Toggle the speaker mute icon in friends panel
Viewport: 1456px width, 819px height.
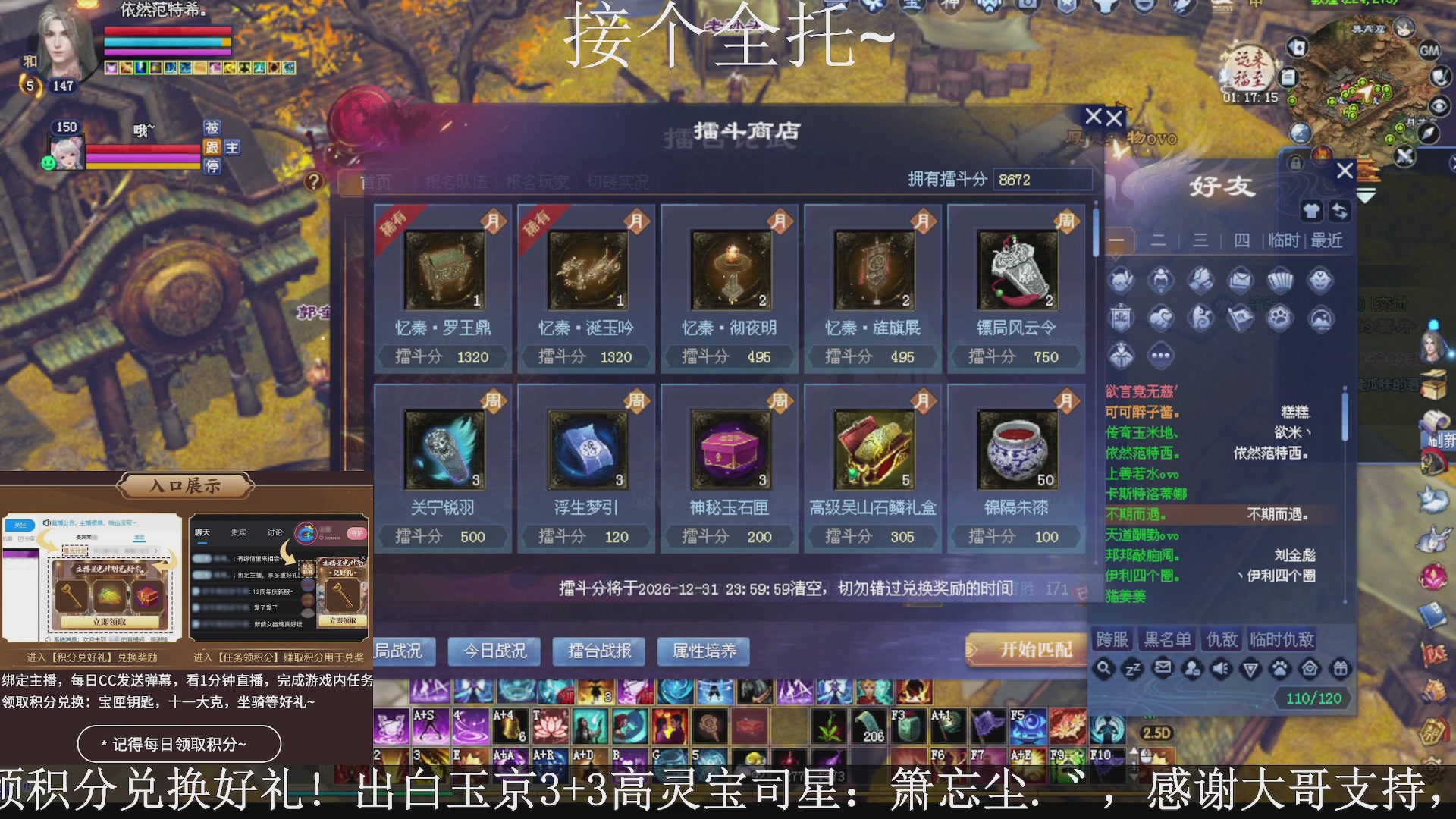pyautogui.click(x=1221, y=670)
